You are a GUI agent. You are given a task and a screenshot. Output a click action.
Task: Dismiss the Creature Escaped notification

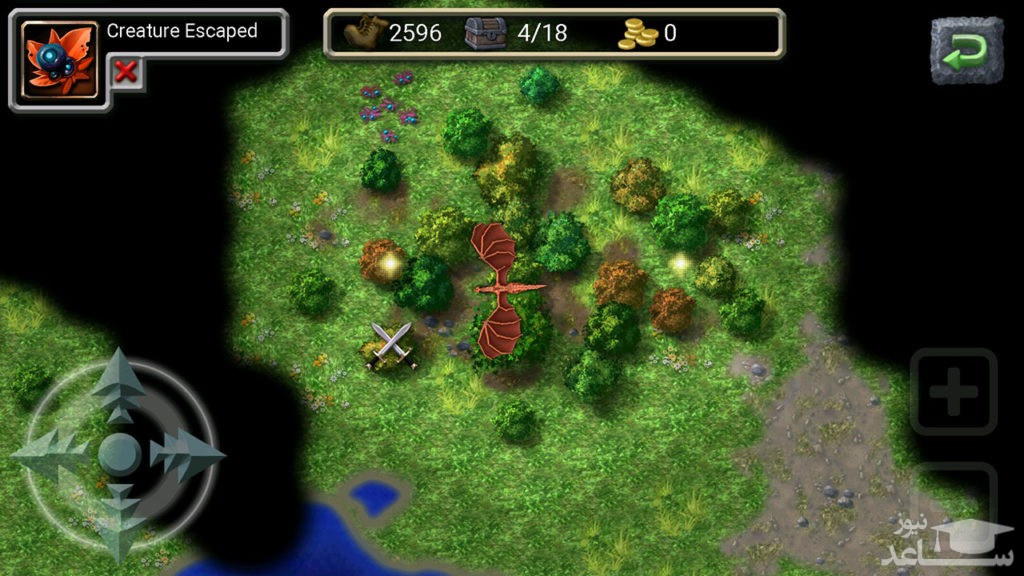click(x=125, y=71)
